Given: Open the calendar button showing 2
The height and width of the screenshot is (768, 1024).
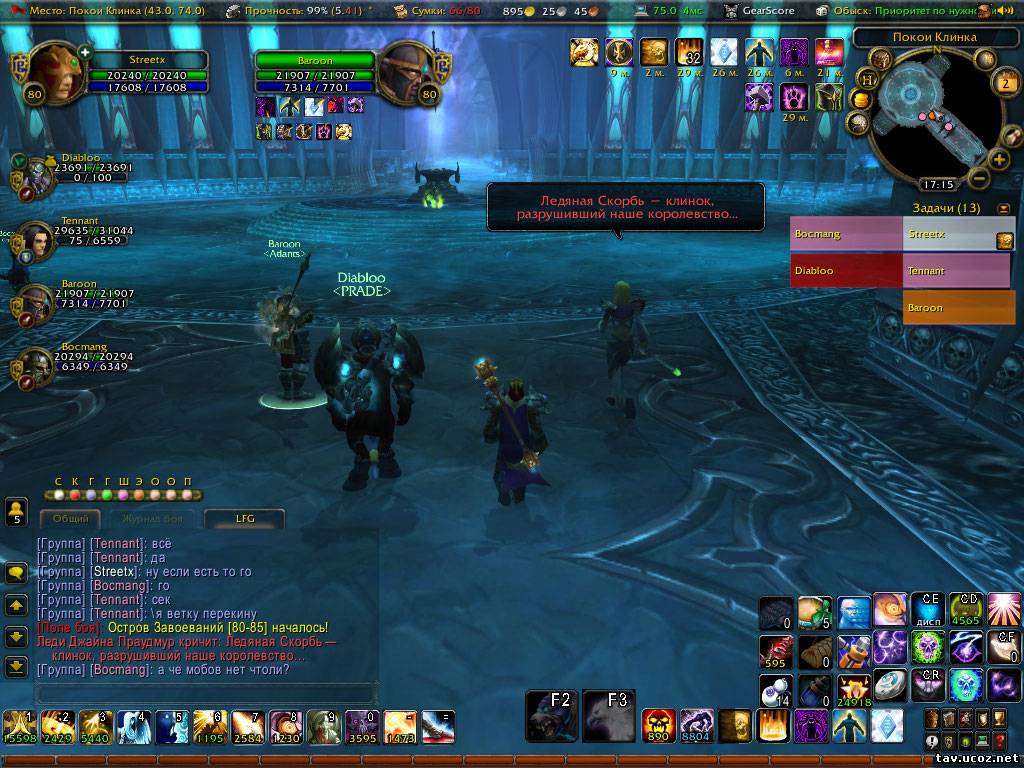Looking at the screenshot, I should coord(1005,82).
